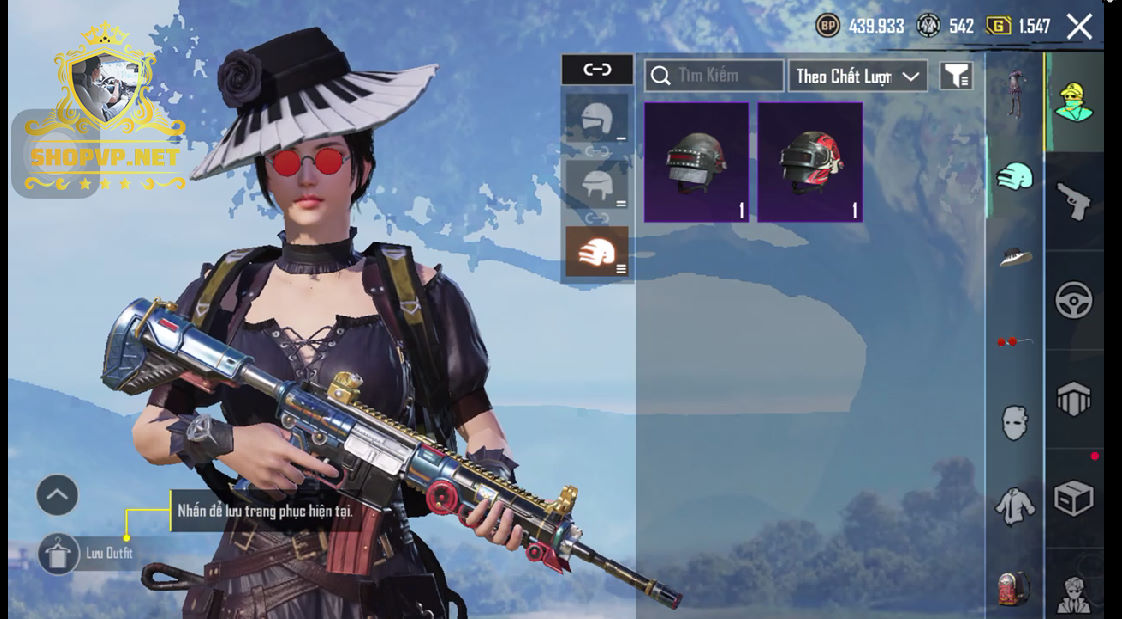1122x619 pixels.
Task: Open the red glasses subcategory
Action: 1015,342
